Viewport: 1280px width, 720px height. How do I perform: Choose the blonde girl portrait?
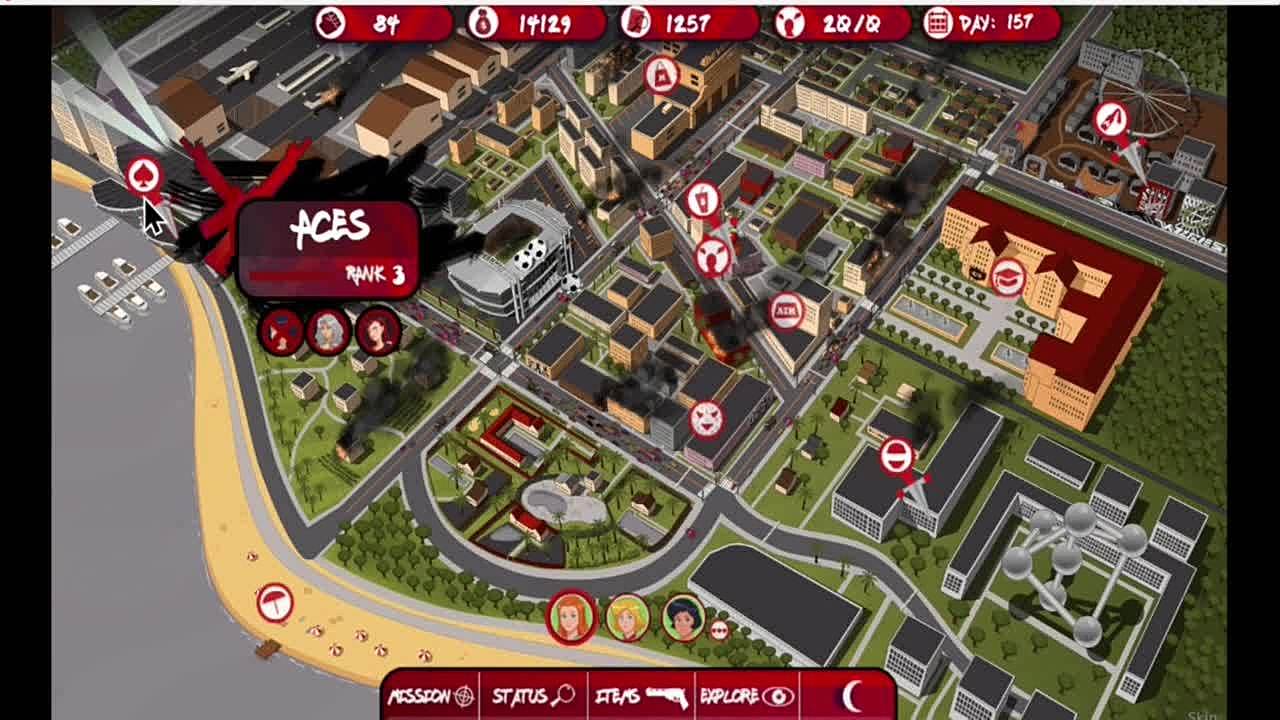[628, 617]
